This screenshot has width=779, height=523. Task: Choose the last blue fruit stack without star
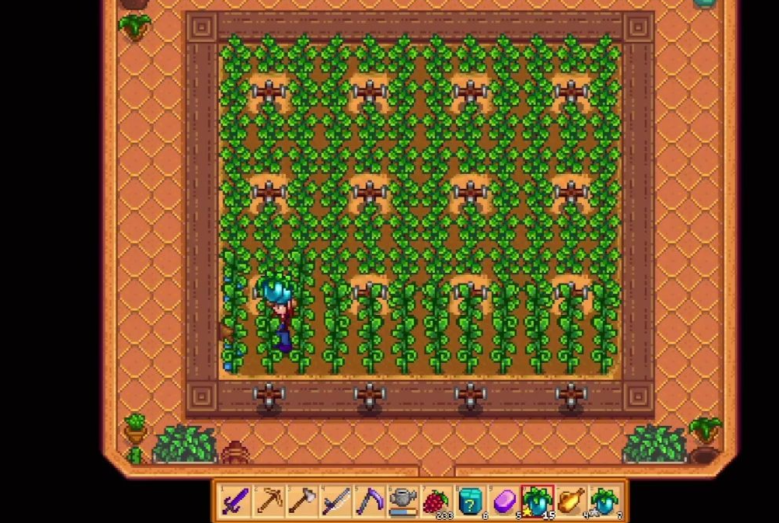point(605,500)
